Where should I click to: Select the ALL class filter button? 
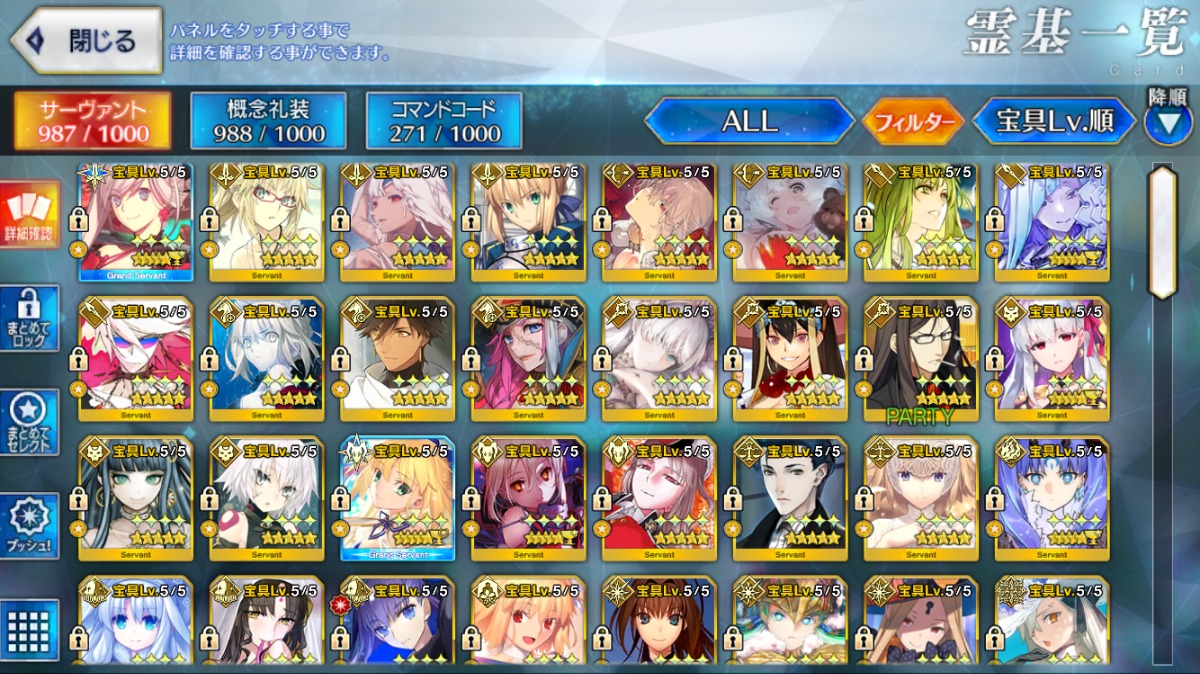pos(749,122)
